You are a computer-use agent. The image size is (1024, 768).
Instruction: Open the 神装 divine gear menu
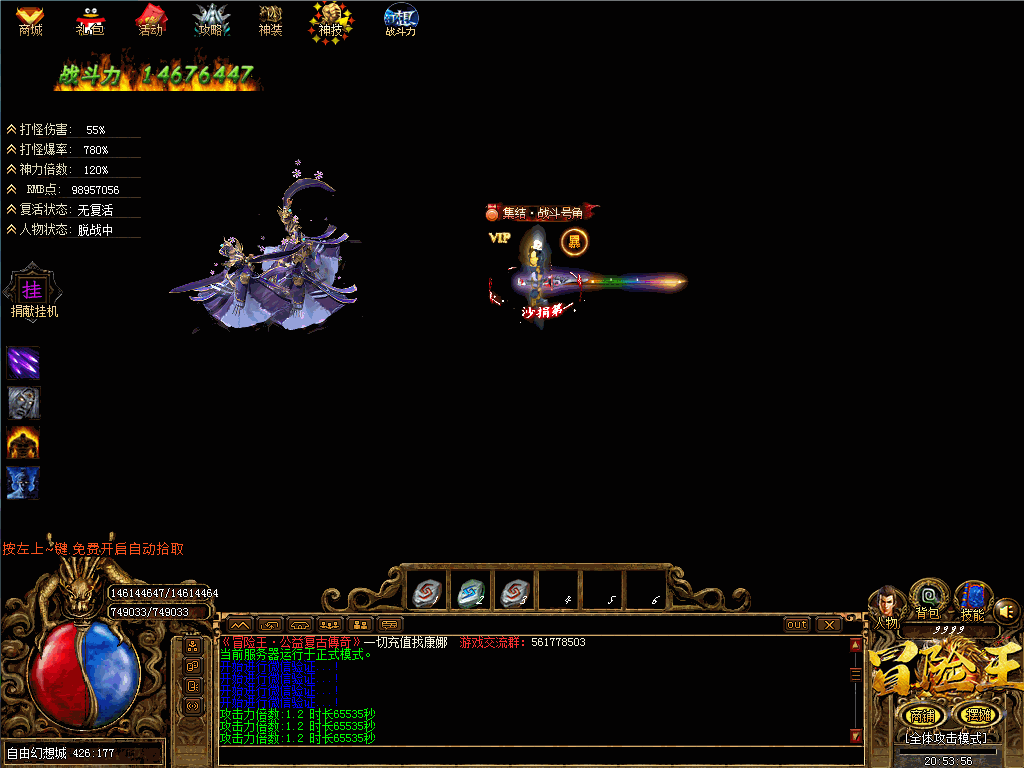(270, 20)
